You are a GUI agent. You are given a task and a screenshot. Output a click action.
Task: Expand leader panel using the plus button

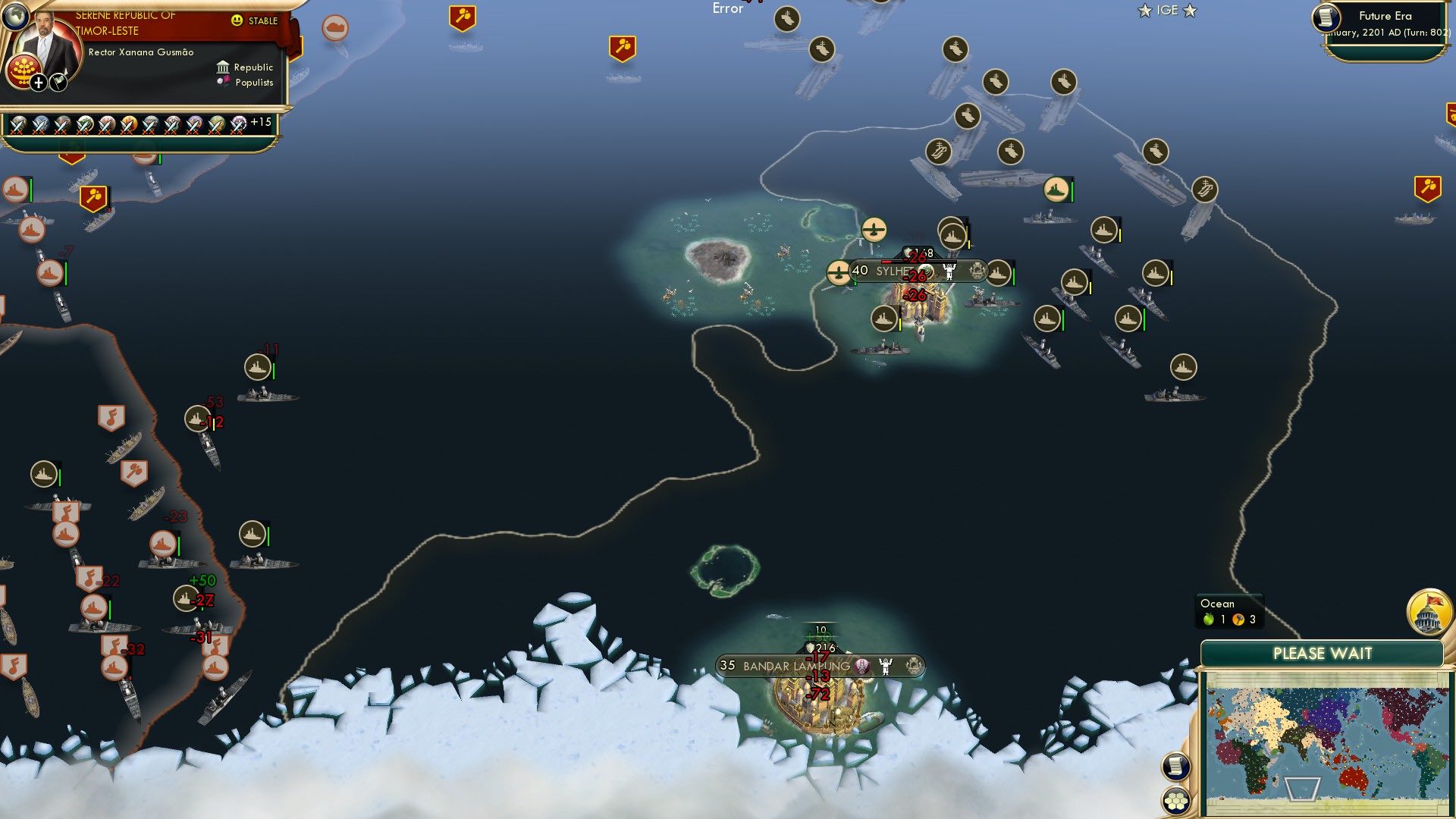click(x=36, y=81)
